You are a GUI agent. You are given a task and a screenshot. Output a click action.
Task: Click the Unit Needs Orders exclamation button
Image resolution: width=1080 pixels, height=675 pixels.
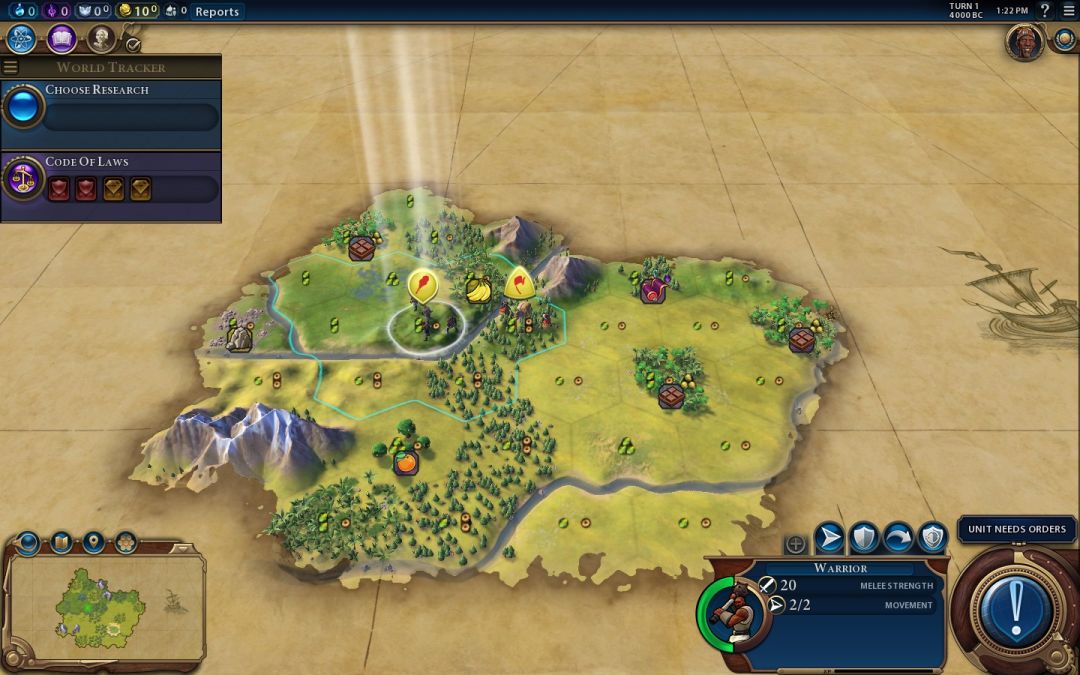(x=1016, y=607)
